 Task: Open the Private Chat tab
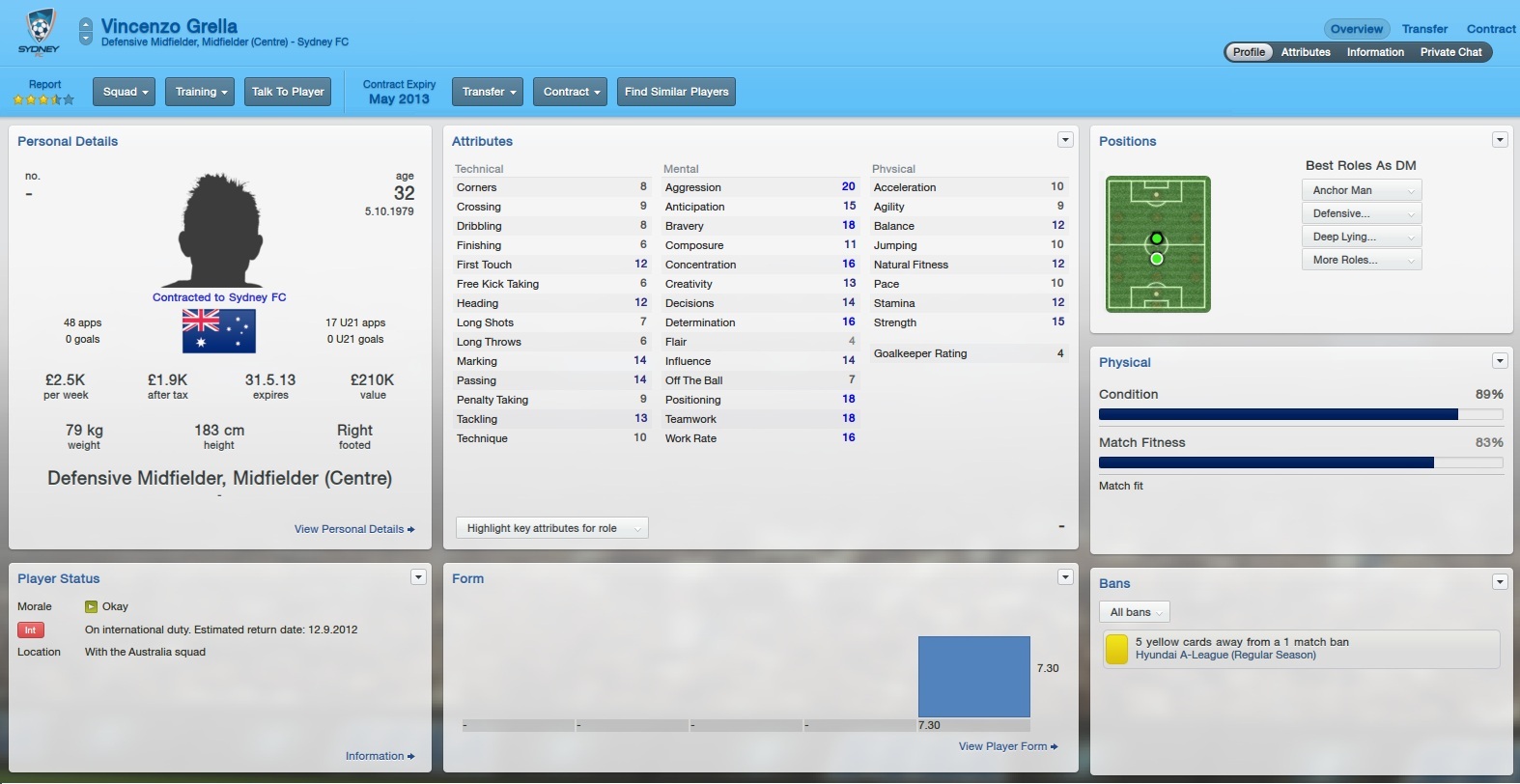point(1450,52)
